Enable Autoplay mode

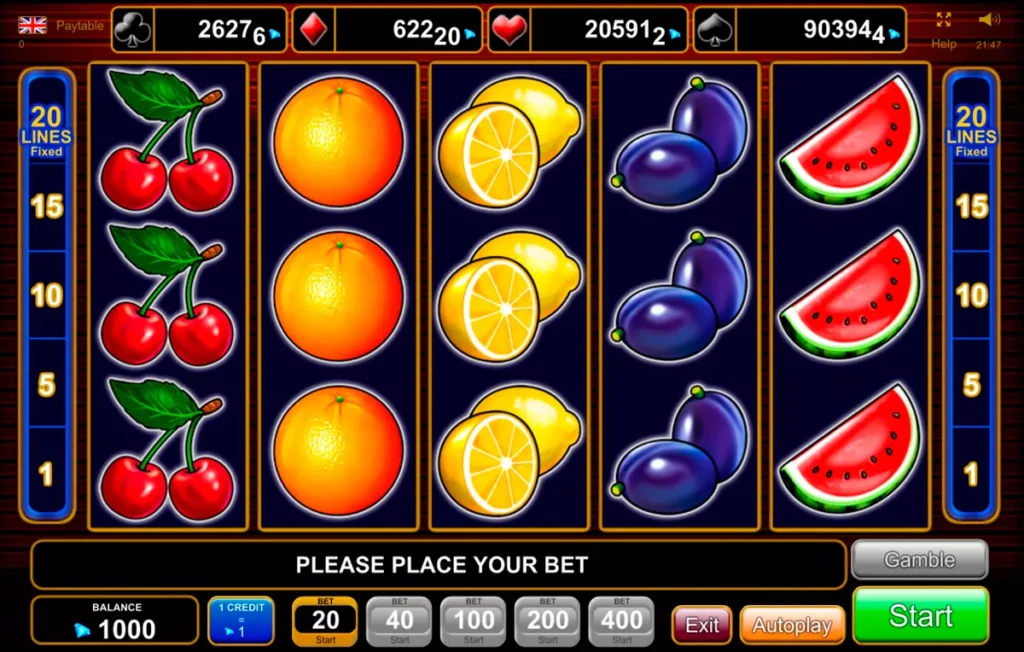[x=792, y=625]
